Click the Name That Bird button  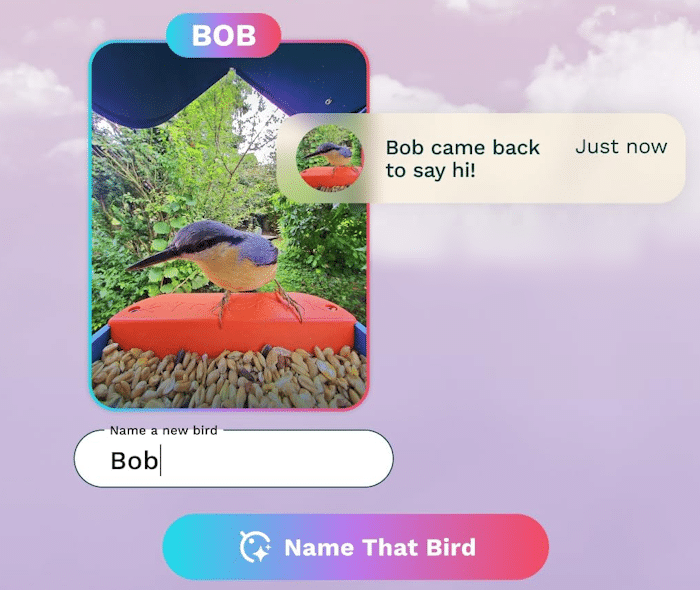pyautogui.click(x=356, y=547)
